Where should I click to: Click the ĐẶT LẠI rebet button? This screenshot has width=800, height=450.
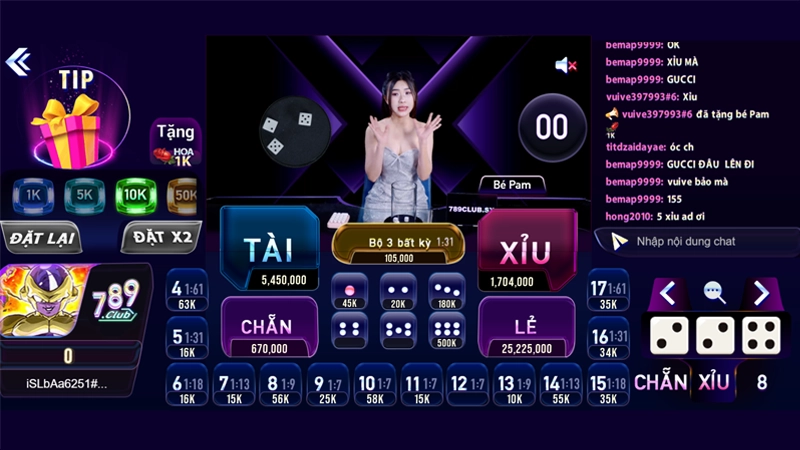point(42,239)
